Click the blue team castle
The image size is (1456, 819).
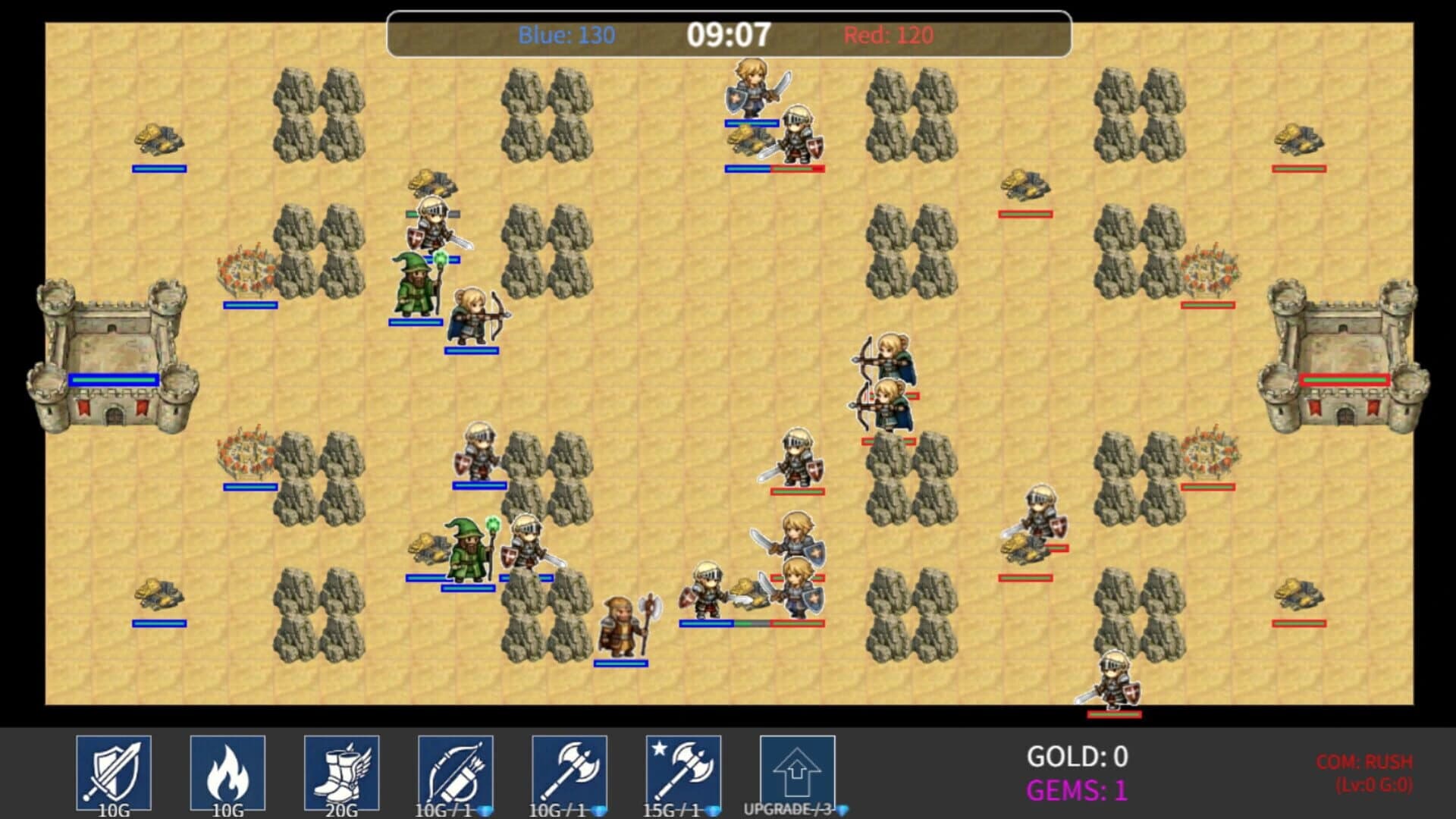pos(114,356)
